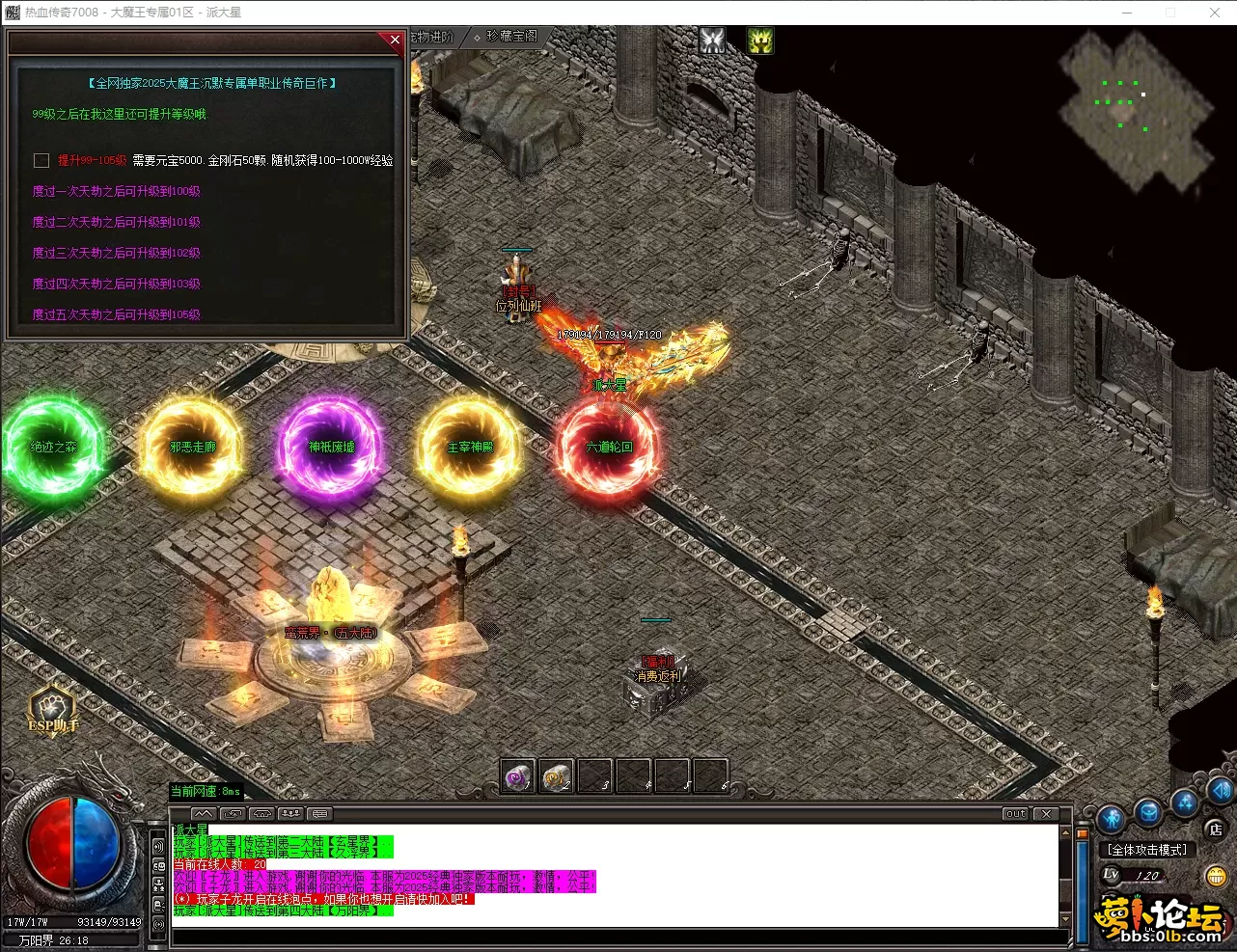Open the blue character figure orb
Image resolution: width=1237 pixels, height=952 pixels.
[1111, 819]
